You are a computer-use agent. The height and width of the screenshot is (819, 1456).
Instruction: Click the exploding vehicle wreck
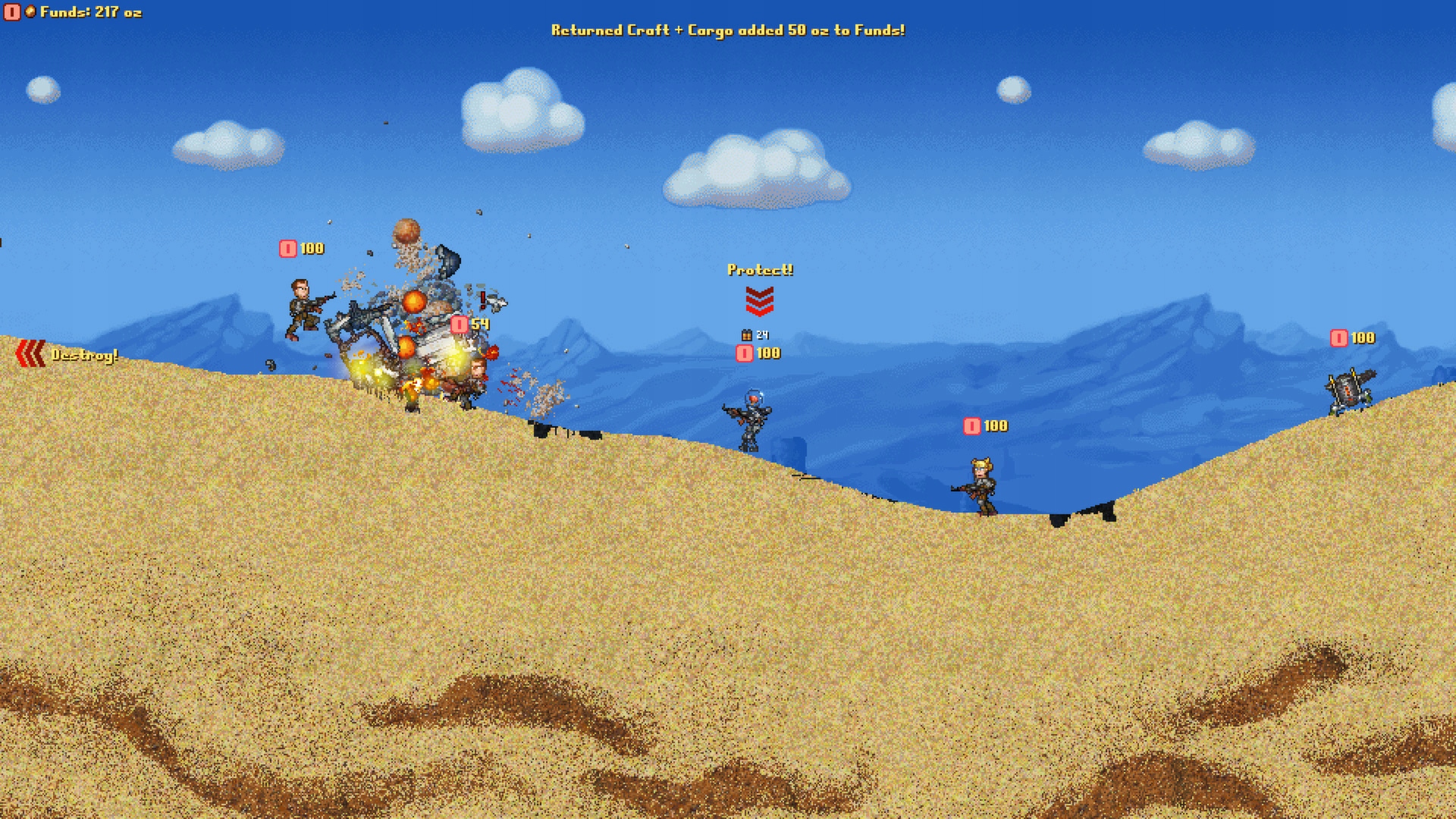click(x=413, y=349)
